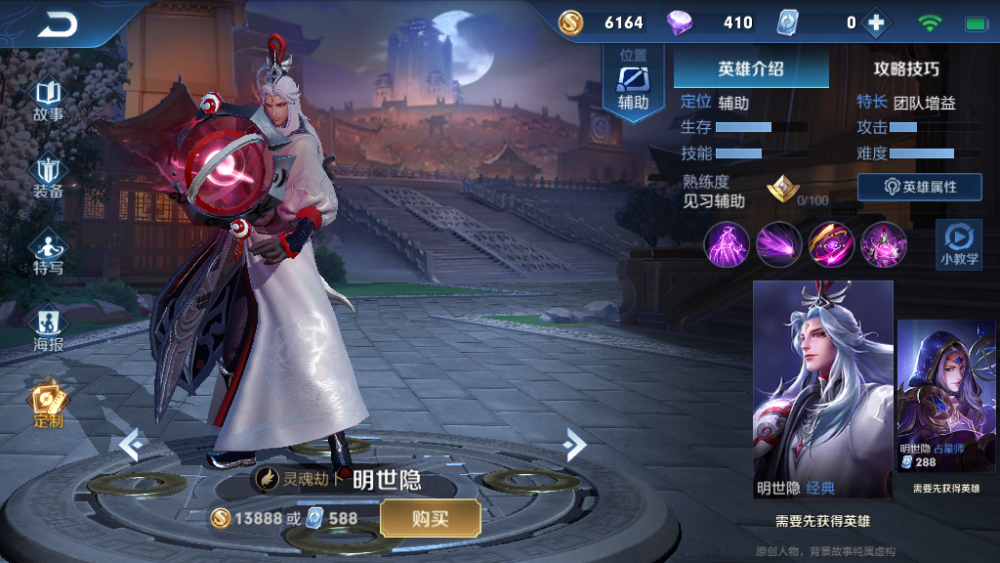Open the 定制 customization menu
The height and width of the screenshot is (563, 1000).
pos(48,404)
